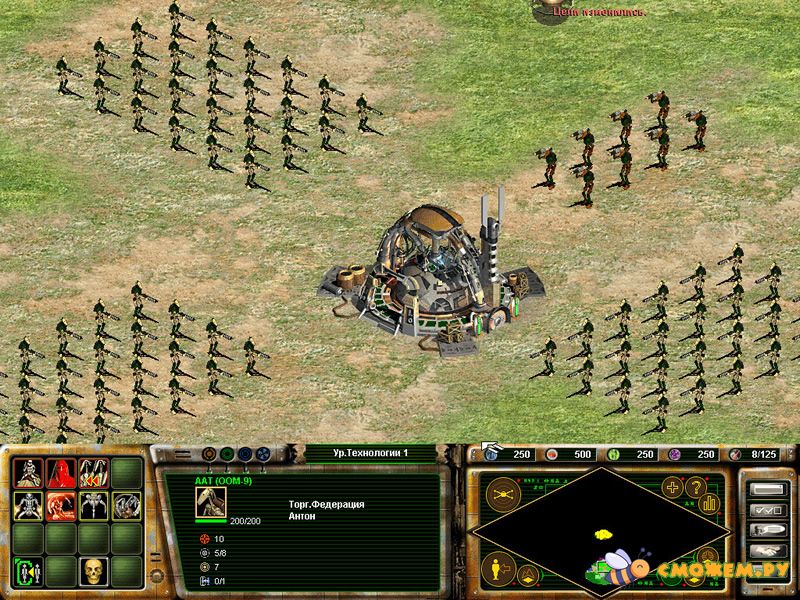Pick the round mechanical droid icon
This screenshot has height=600, width=800.
point(126,506)
